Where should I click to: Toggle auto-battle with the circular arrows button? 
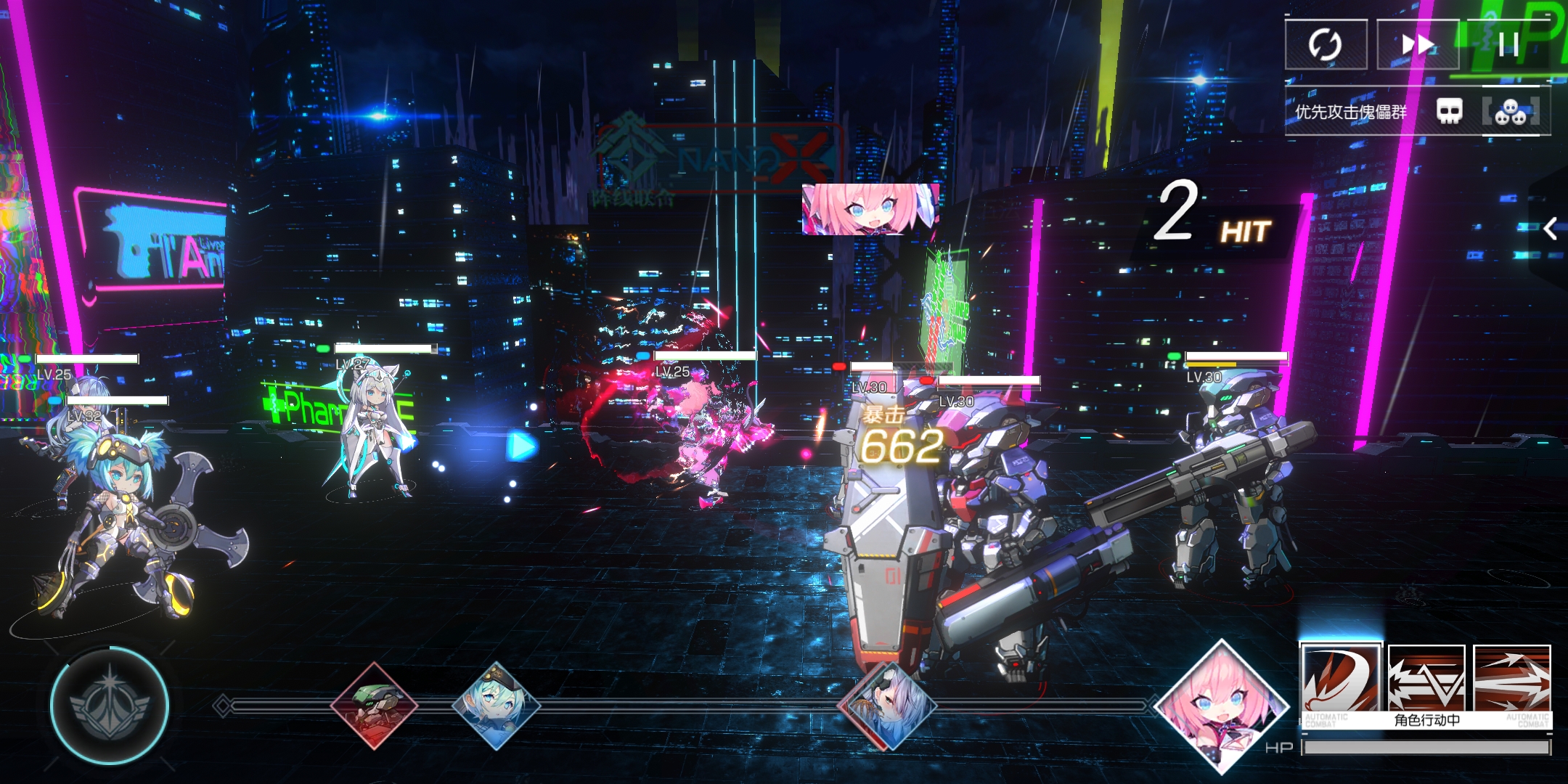tap(1326, 45)
